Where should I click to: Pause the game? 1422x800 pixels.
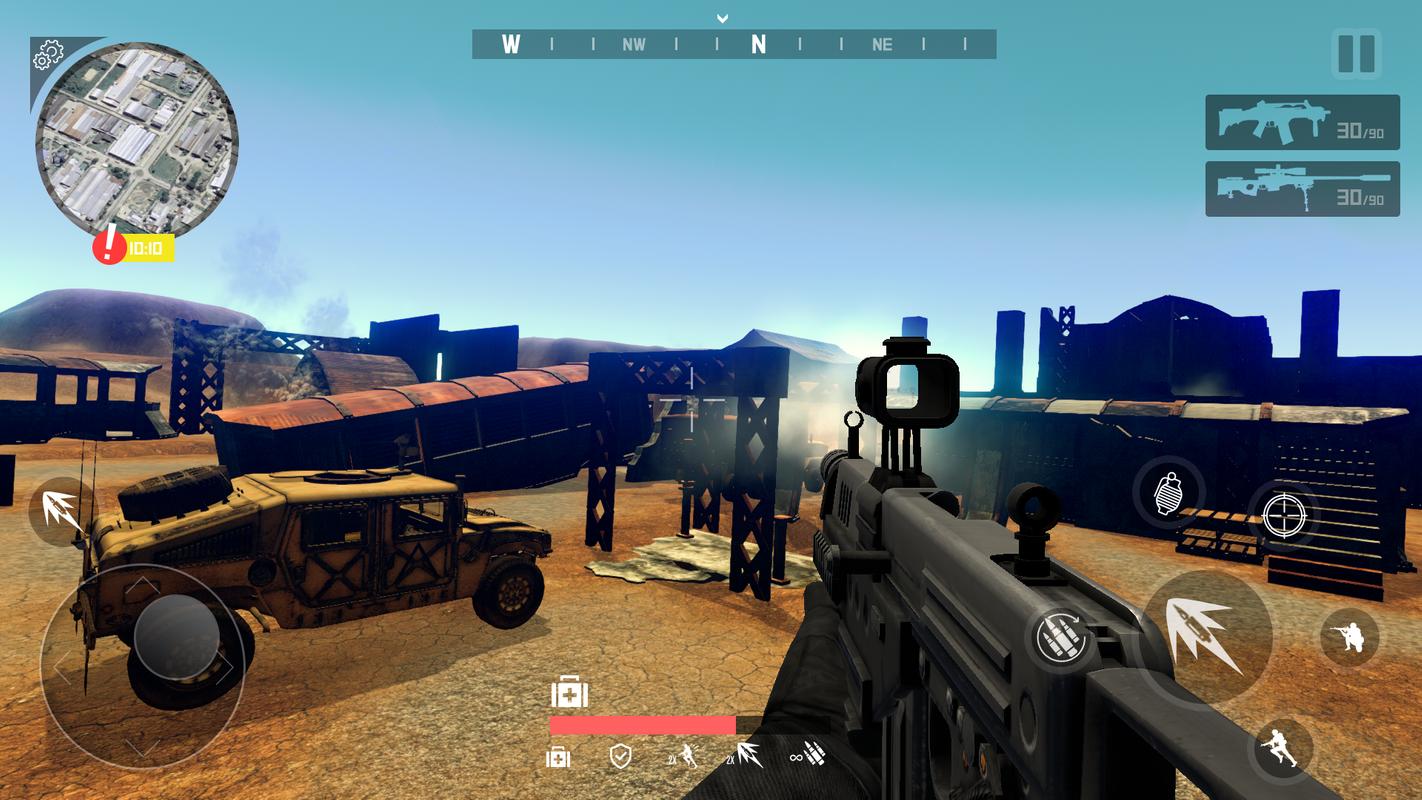tap(1356, 53)
